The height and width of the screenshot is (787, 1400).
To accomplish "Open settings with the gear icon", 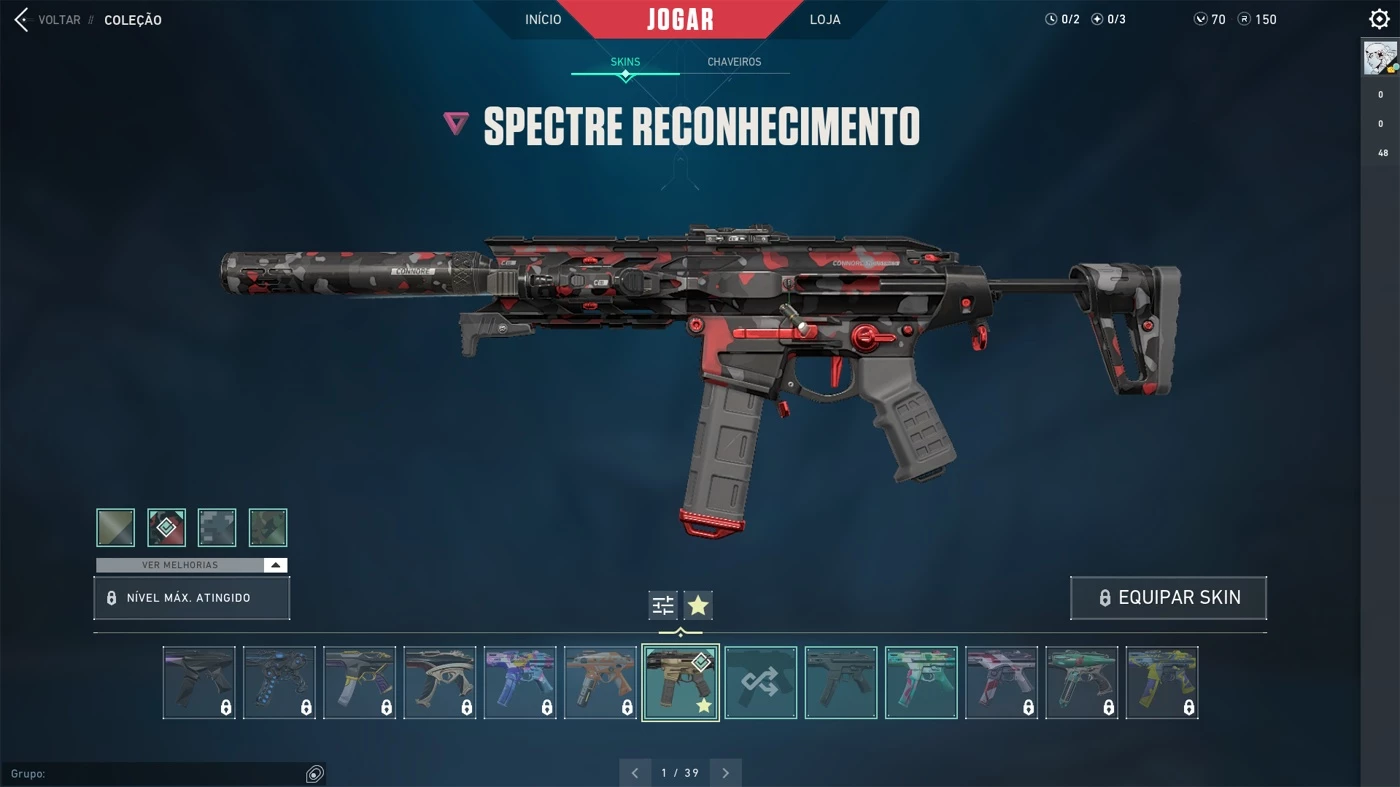I will pyautogui.click(x=1379, y=20).
